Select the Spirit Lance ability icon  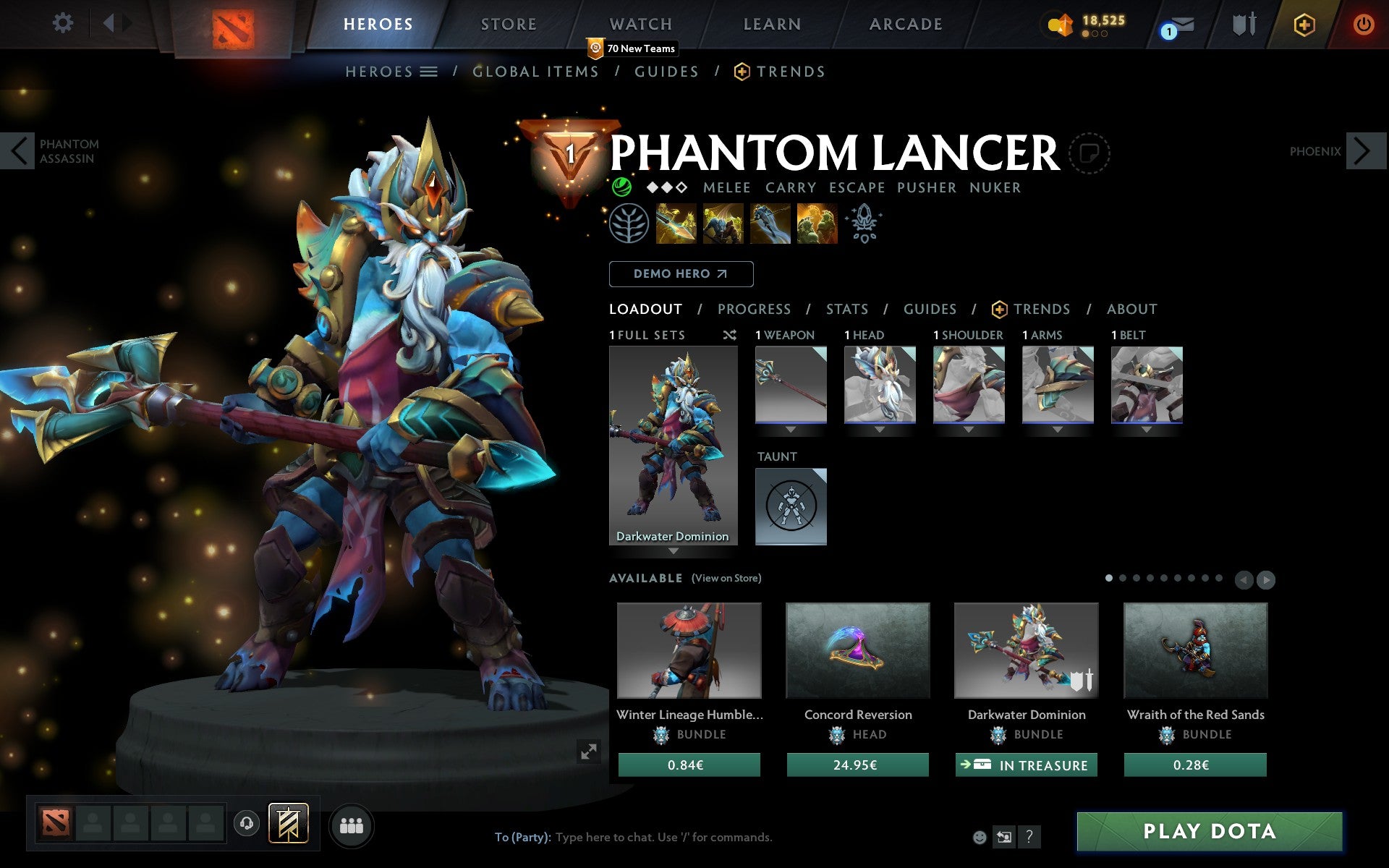tap(676, 223)
